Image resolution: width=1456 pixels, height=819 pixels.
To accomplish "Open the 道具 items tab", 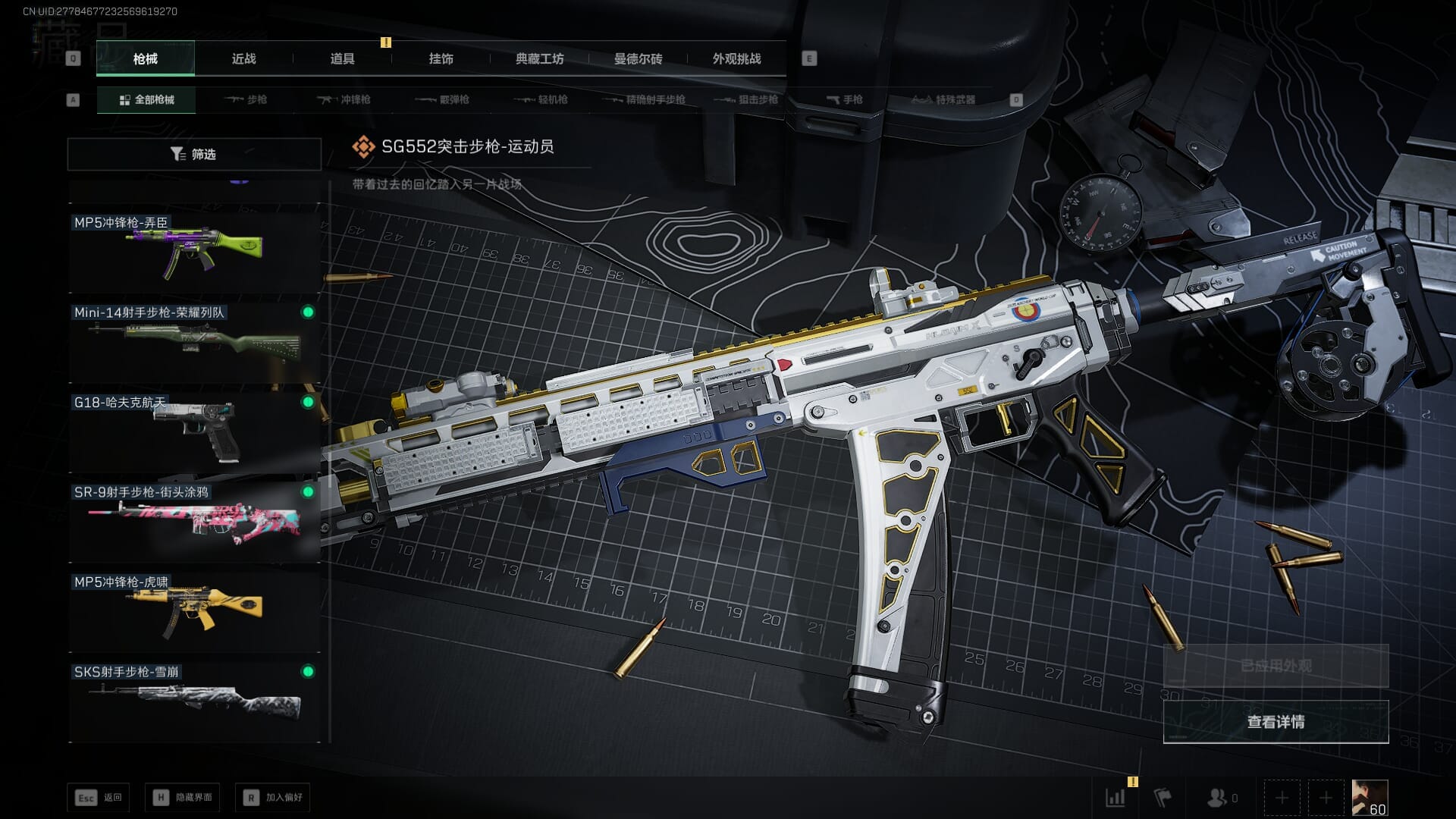I will click(x=342, y=59).
